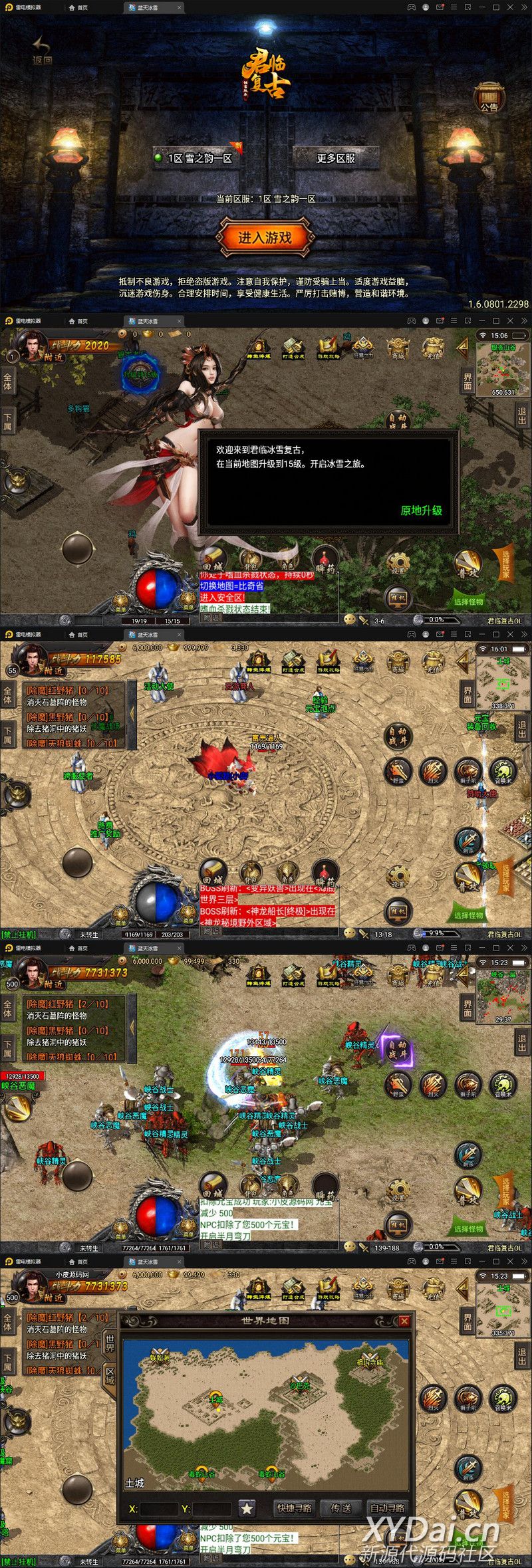Click the 快捷寻路 quick pathfinding button
This screenshot has width=532, height=1568.
coord(295,1508)
